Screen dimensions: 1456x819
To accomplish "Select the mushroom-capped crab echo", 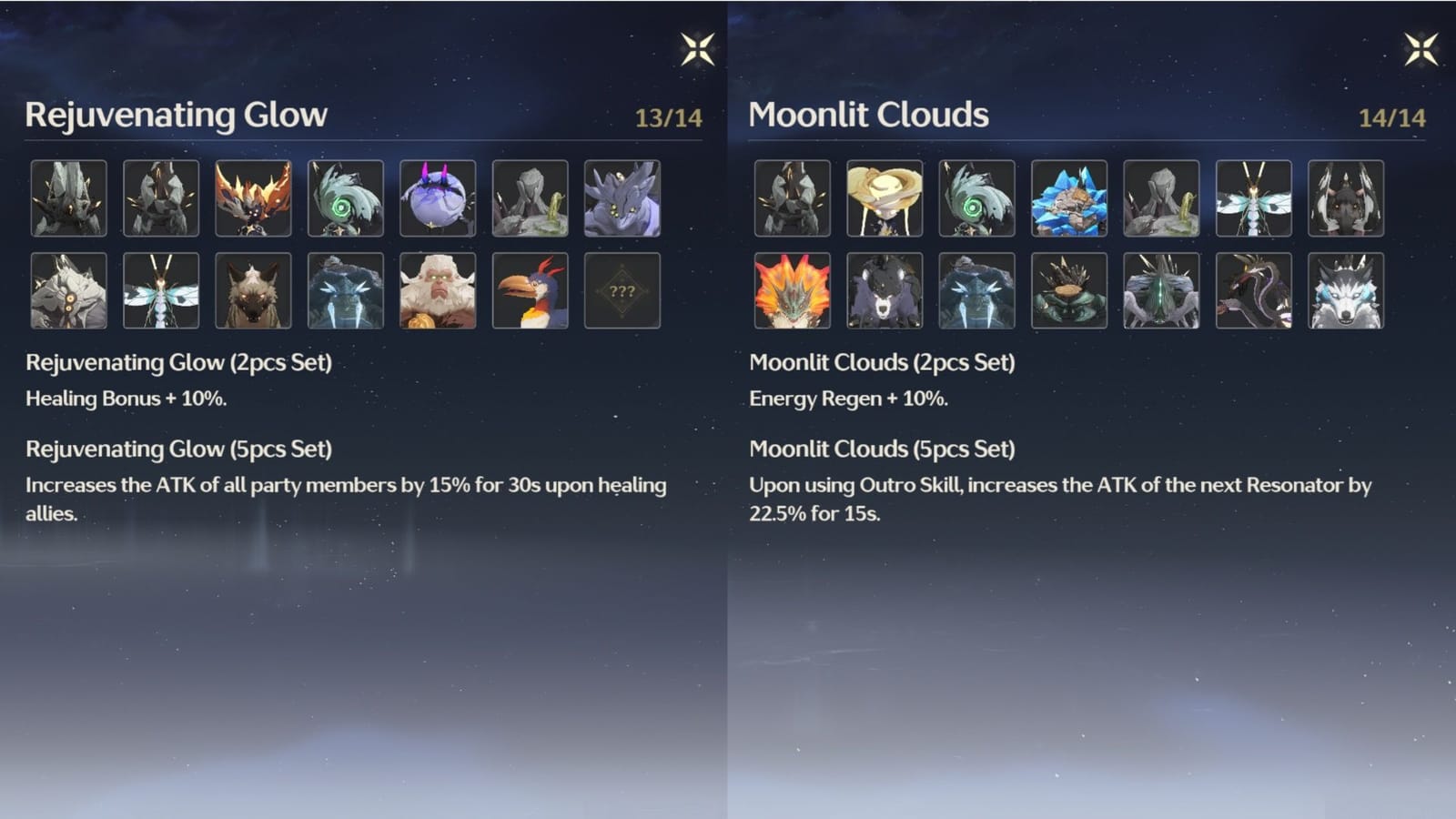I will click(x=1069, y=291).
